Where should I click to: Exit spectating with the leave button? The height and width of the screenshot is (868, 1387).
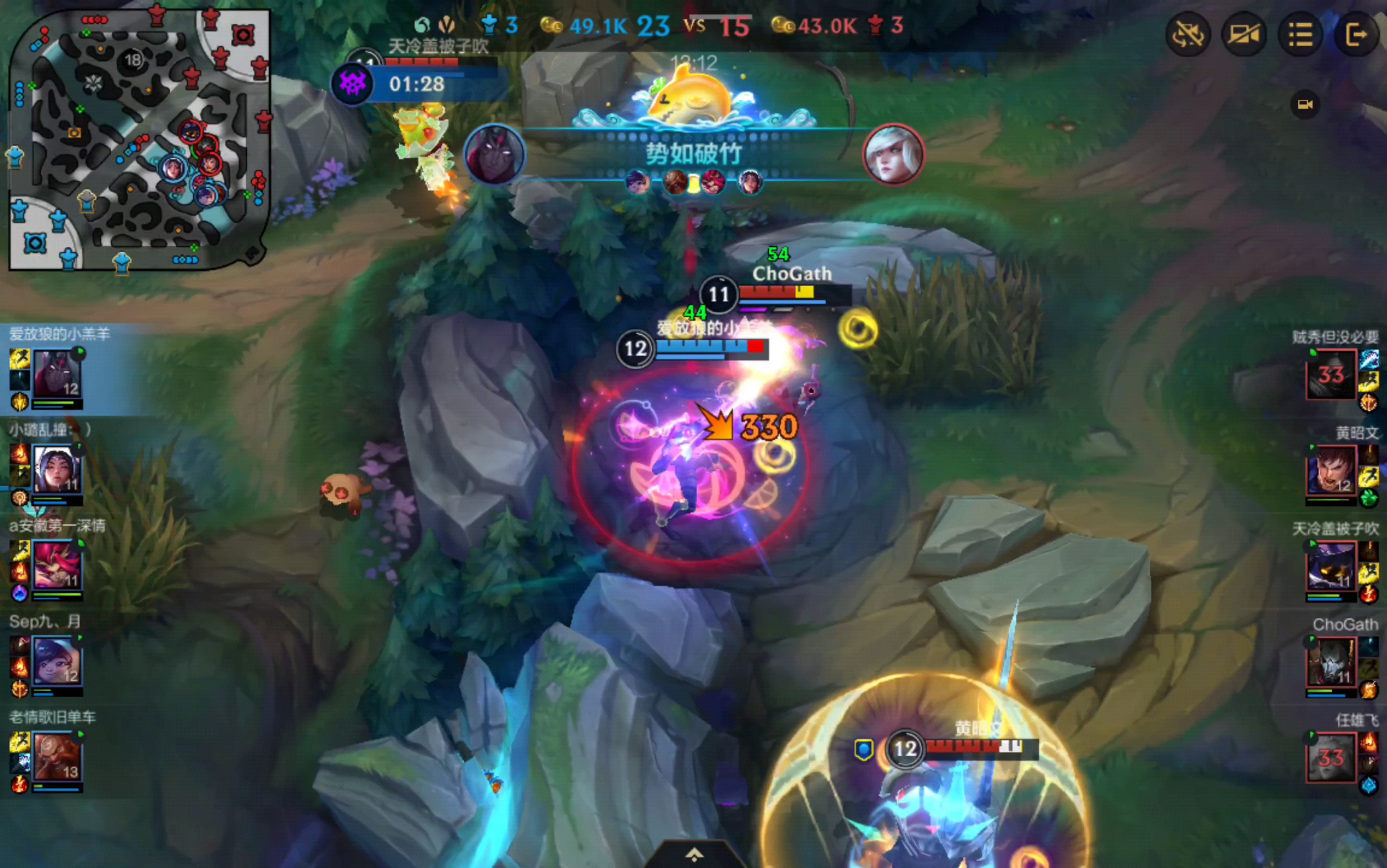coord(1356,35)
